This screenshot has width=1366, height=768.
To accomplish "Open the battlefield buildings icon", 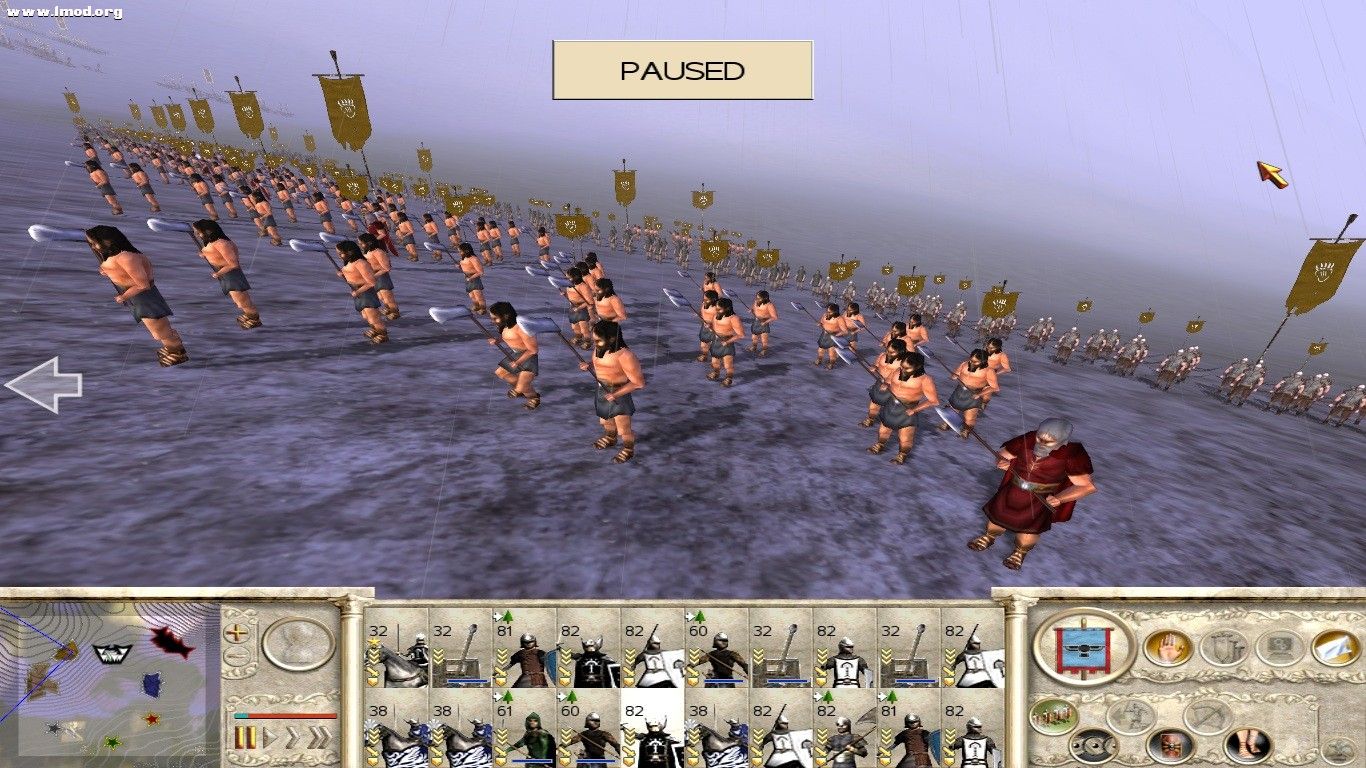I will click(1054, 716).
